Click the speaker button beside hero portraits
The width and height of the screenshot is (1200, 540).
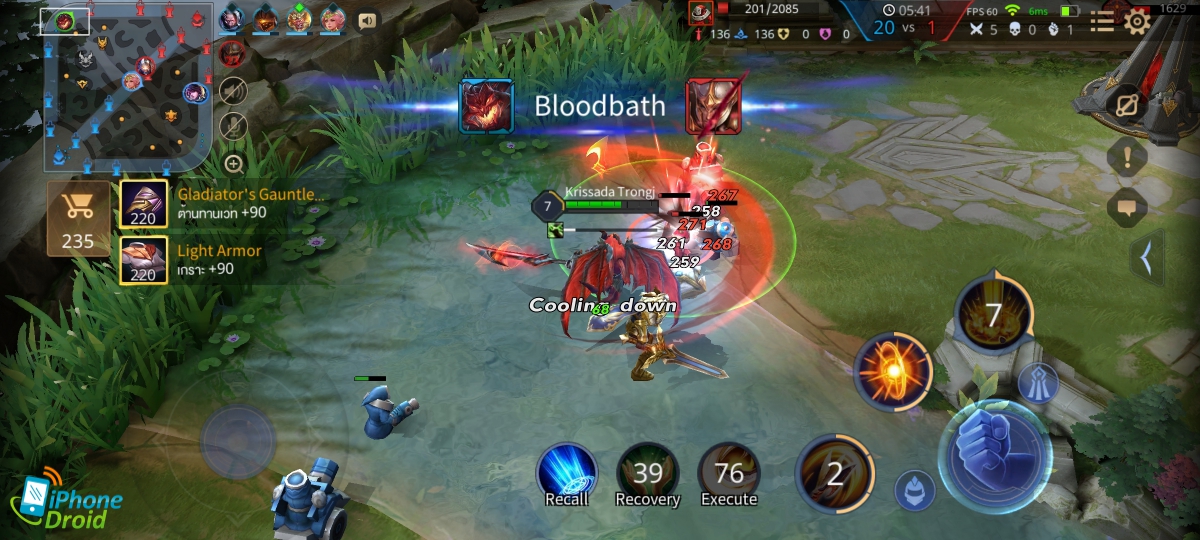click(x=367, y=20)
